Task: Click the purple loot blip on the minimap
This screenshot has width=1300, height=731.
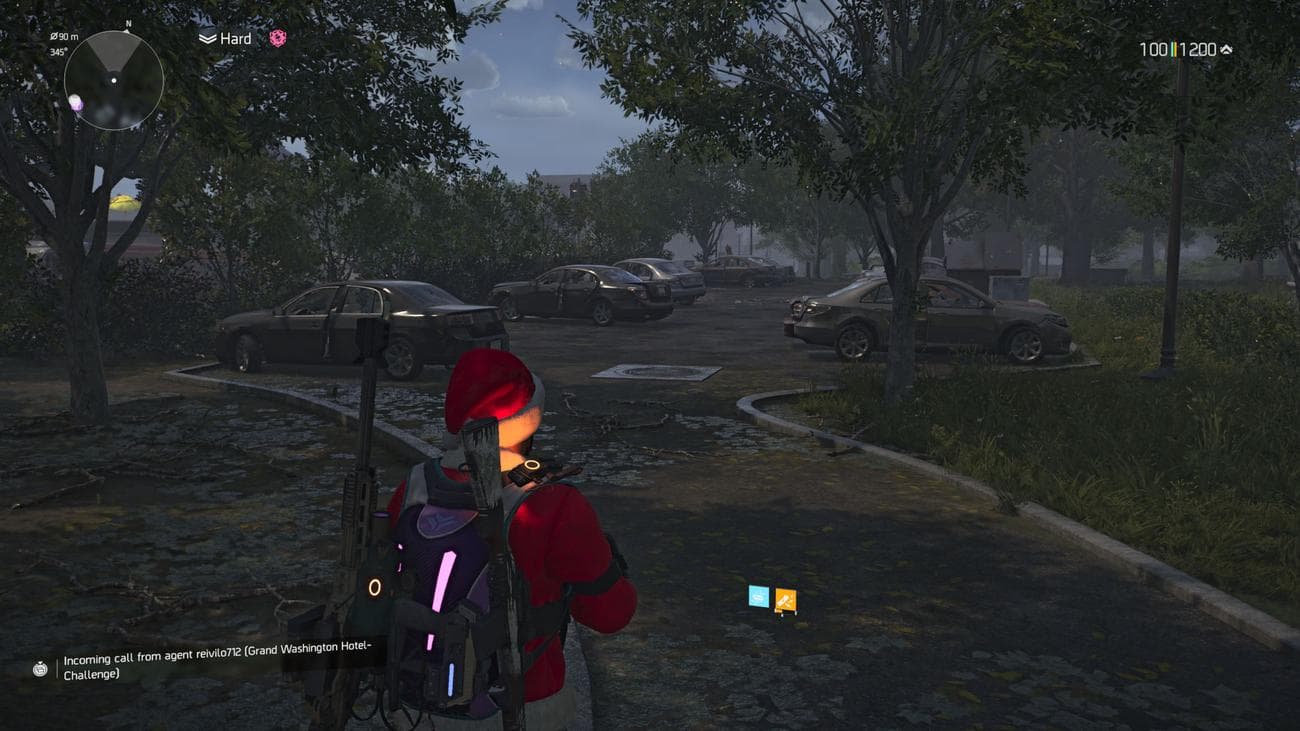Action: click(76, 102)
